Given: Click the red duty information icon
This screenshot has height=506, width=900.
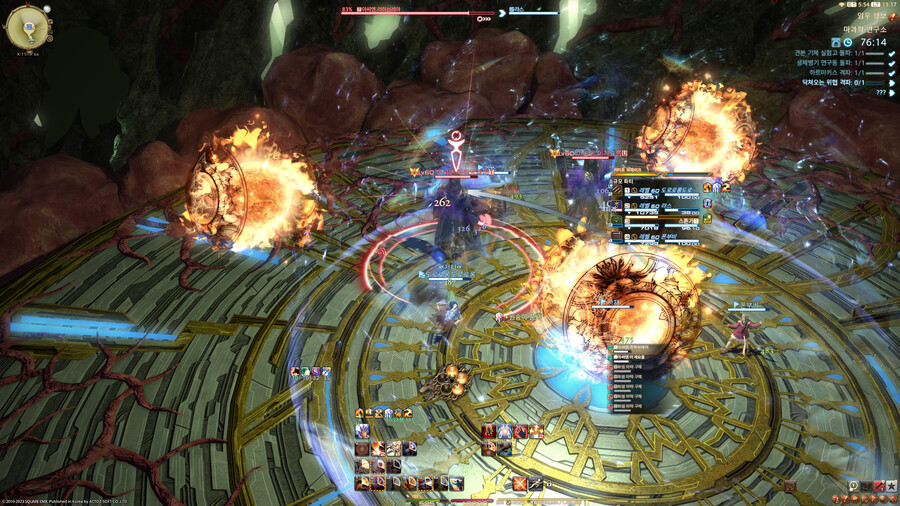Looking at the screenshot, I should [892, 15].
